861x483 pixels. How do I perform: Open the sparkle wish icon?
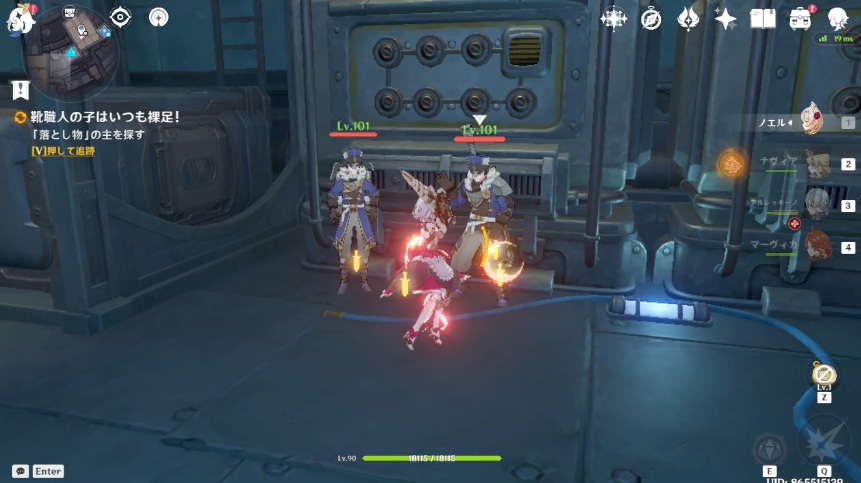click(725, 18)
